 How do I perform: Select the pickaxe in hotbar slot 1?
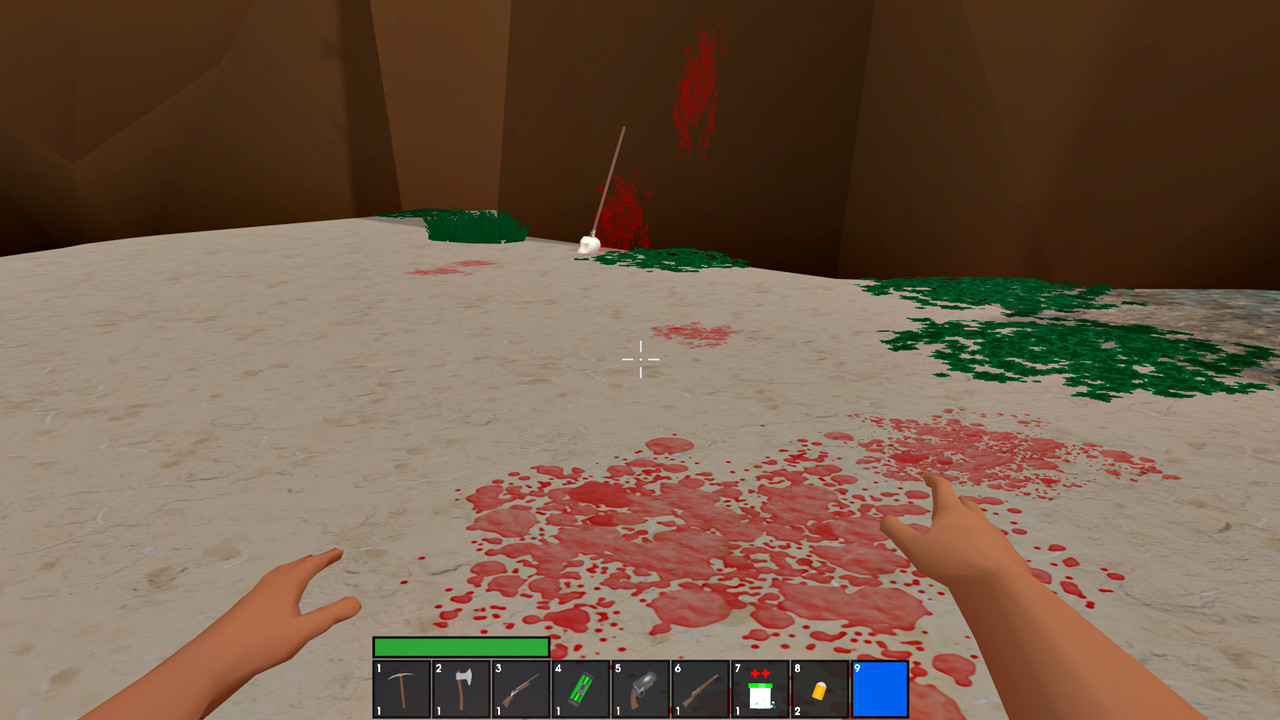[x=402, y=688]
